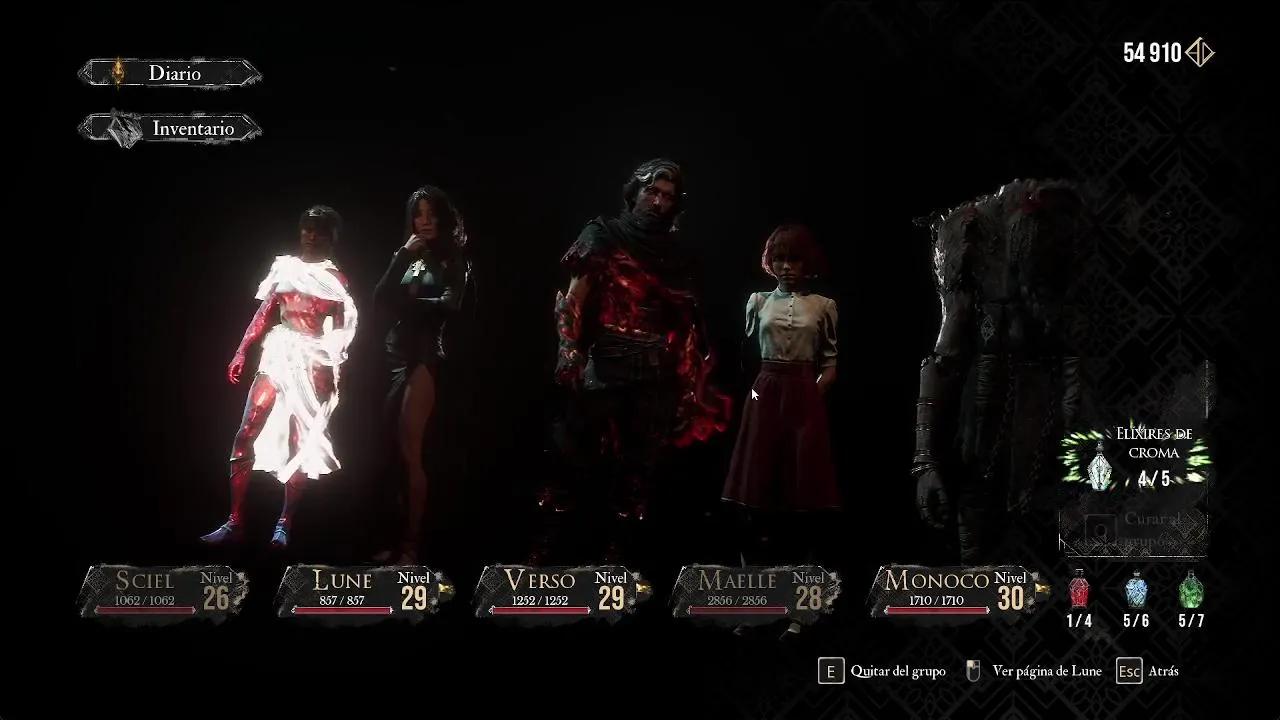Select Verso's character plate
The height and width of the screenshot is (720, 1280).
click(561, 590)
